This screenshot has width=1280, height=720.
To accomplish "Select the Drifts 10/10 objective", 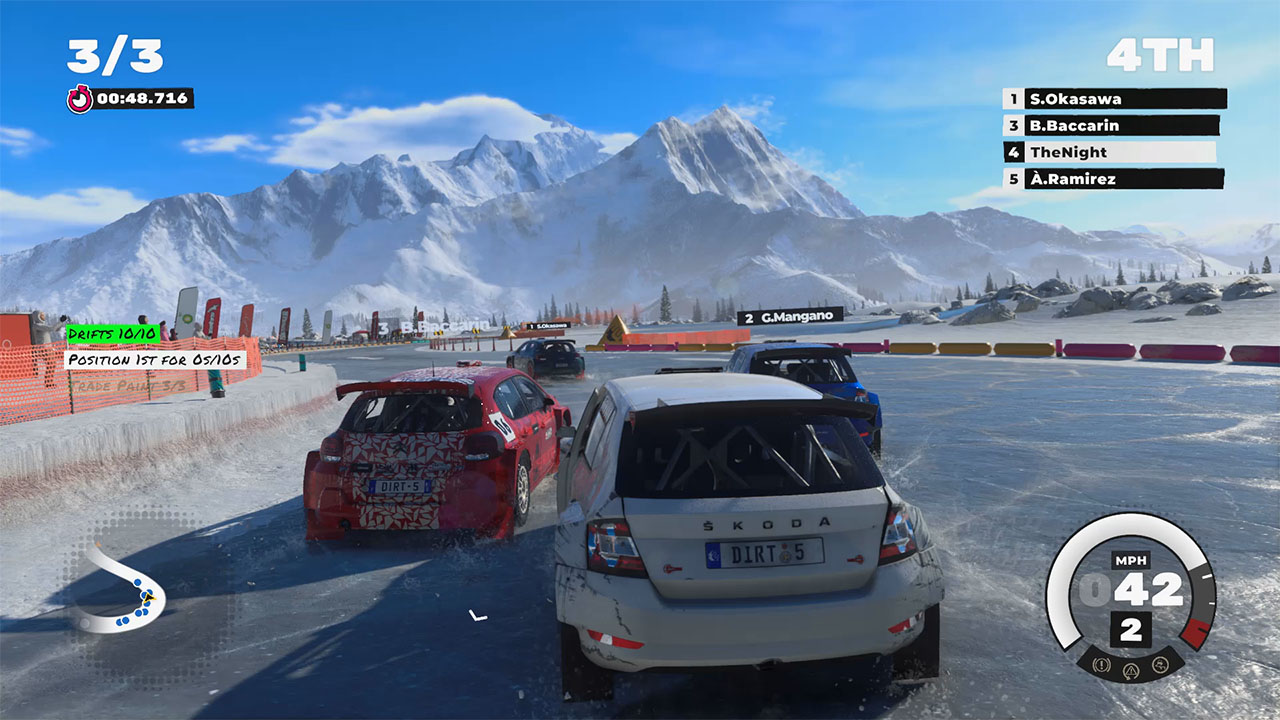I will [x=113, y=334].
